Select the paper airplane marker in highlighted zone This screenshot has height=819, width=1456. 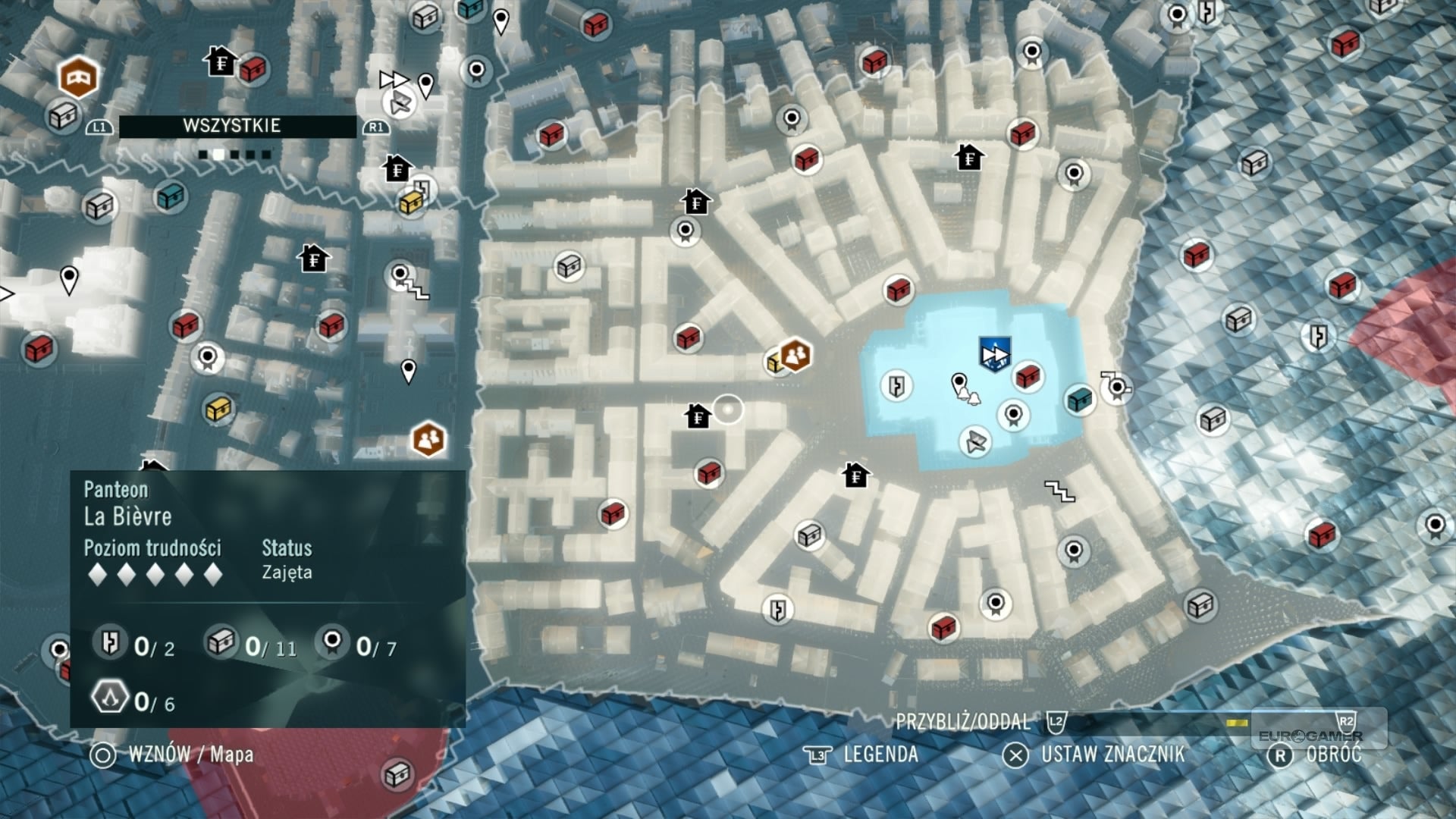(x=975, y=441)
